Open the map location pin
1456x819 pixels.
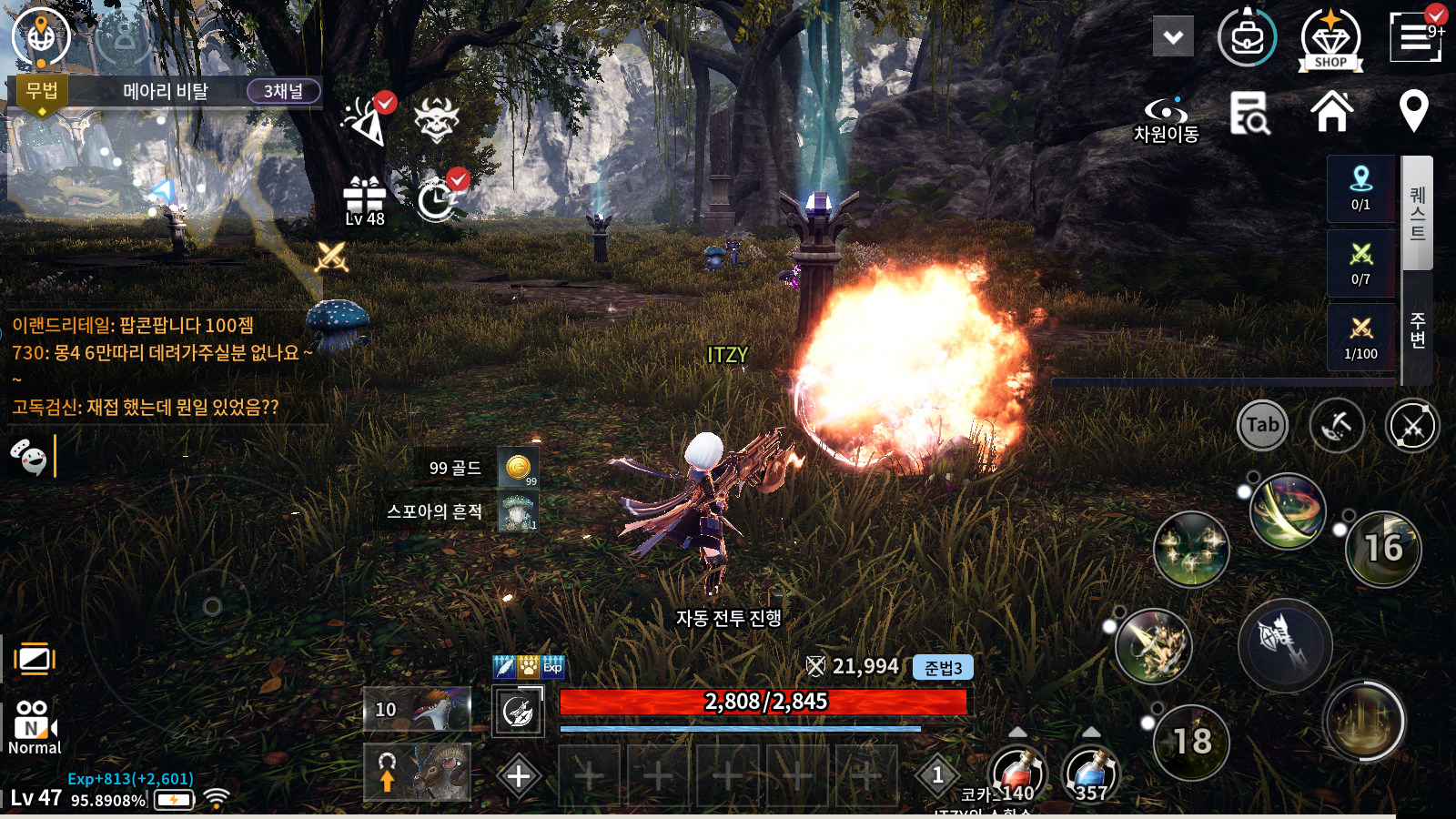tap(1413, 112)
